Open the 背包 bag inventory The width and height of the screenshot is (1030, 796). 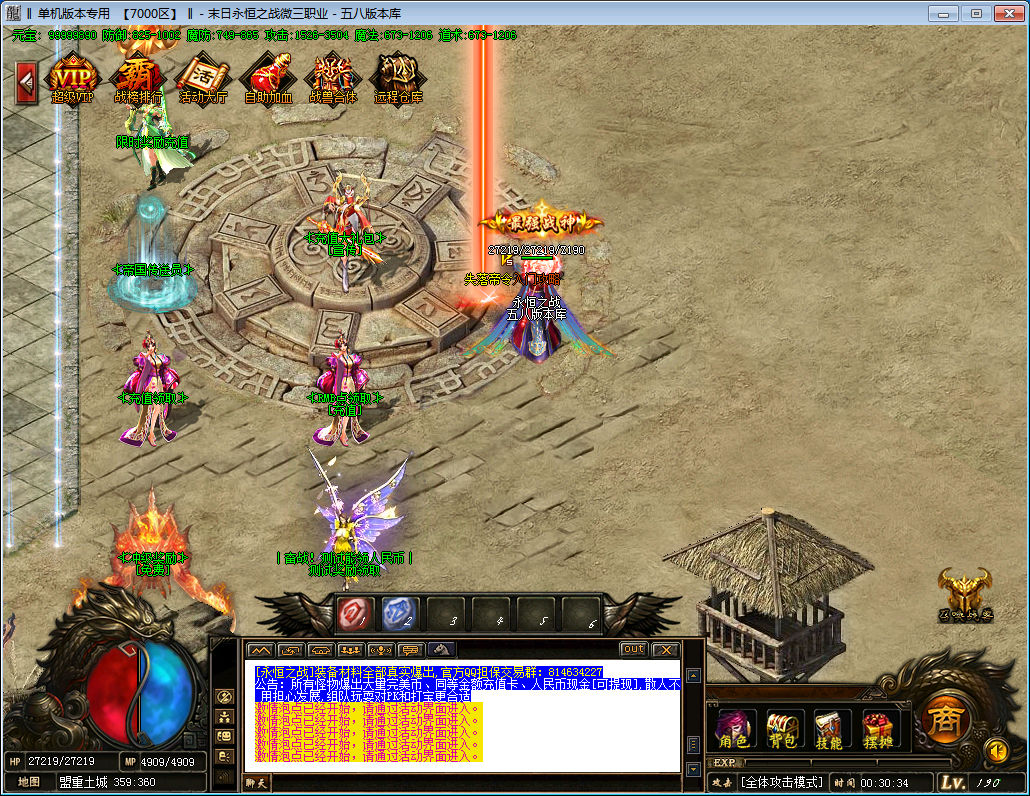pyautogui.click(x=781, y=727)
